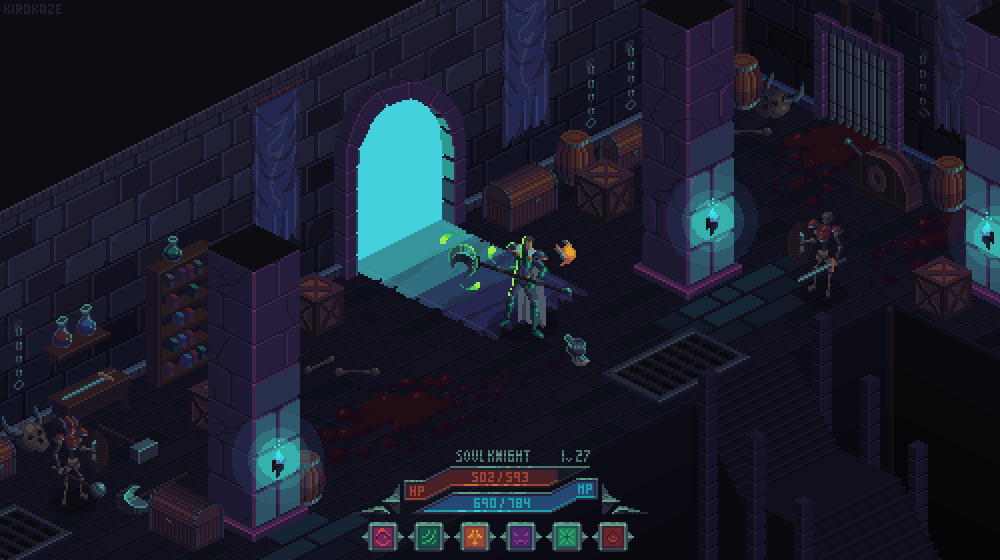
Task: Use the green slash marks skill
Action: [x=427, y=537]
